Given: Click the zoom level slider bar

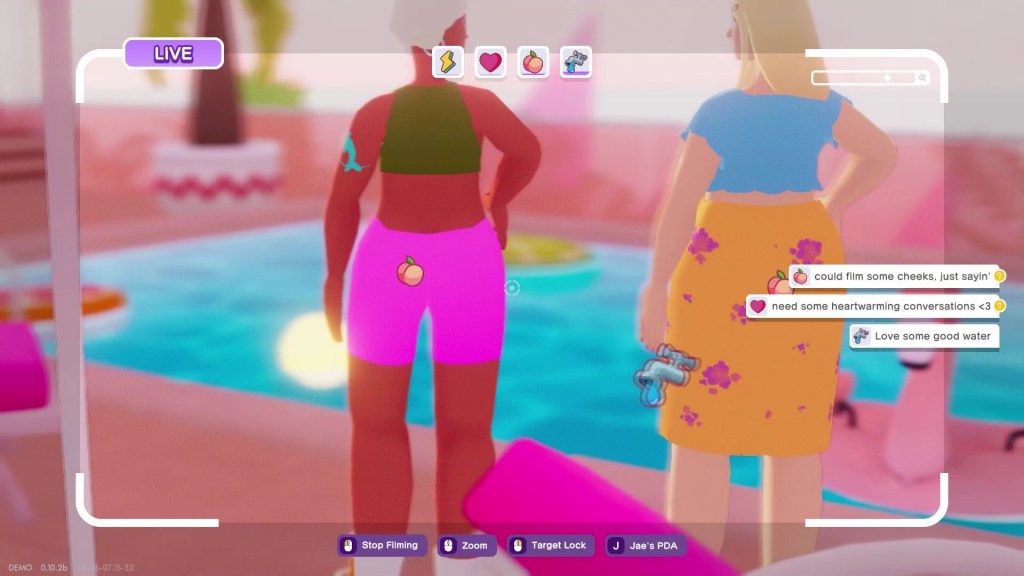Looking at the screenshot, I should 870,77.
